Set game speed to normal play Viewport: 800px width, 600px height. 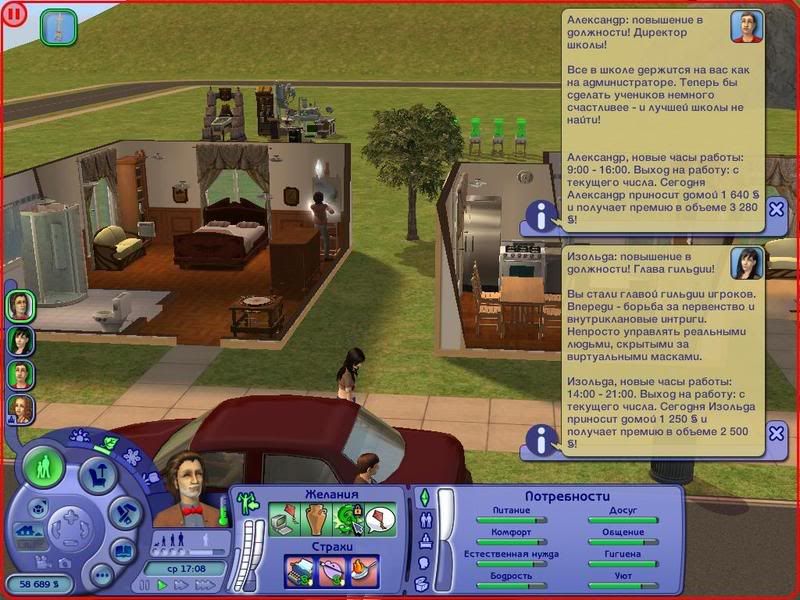160,585
